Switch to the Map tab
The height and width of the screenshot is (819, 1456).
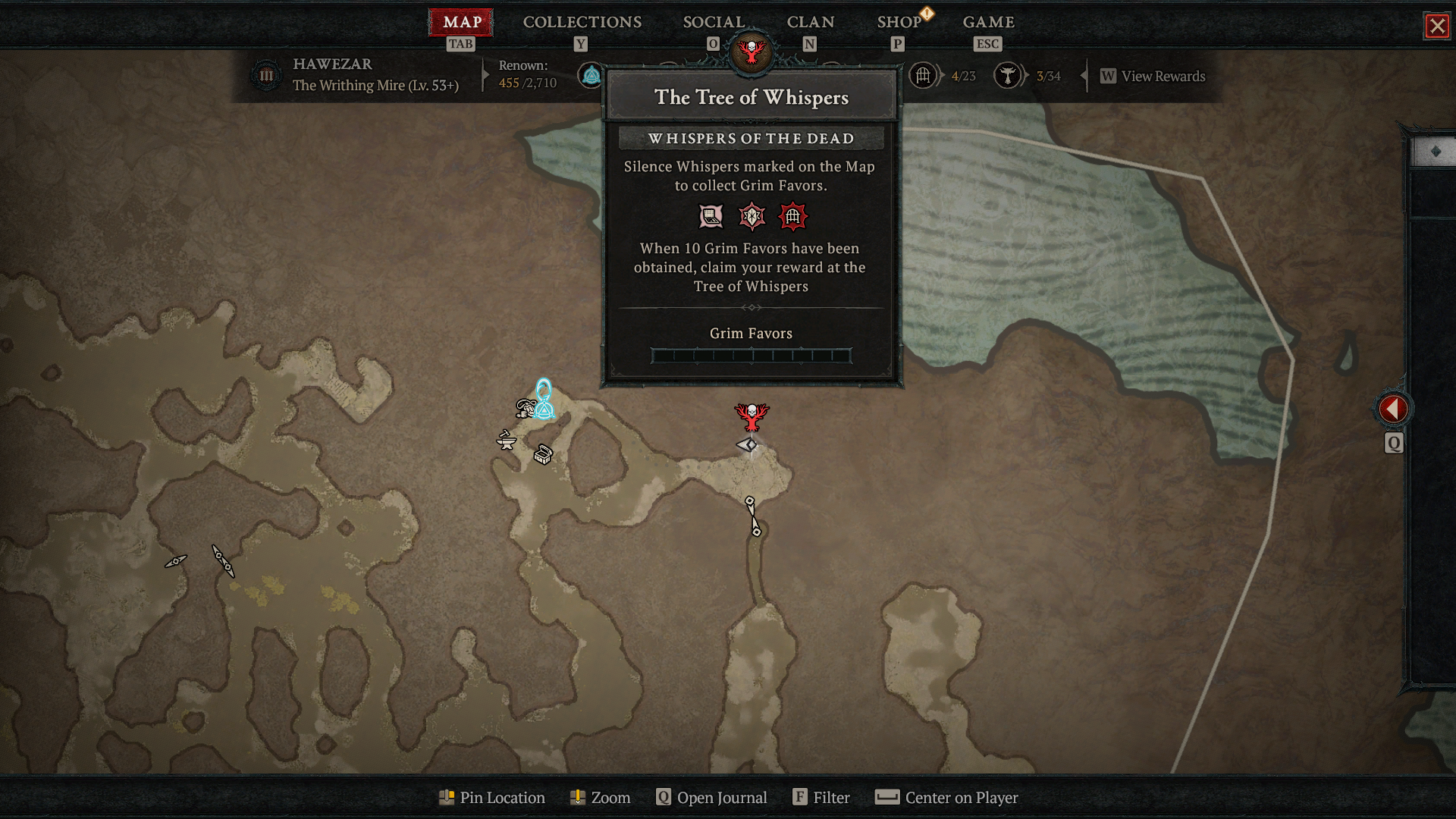point(461,22)
